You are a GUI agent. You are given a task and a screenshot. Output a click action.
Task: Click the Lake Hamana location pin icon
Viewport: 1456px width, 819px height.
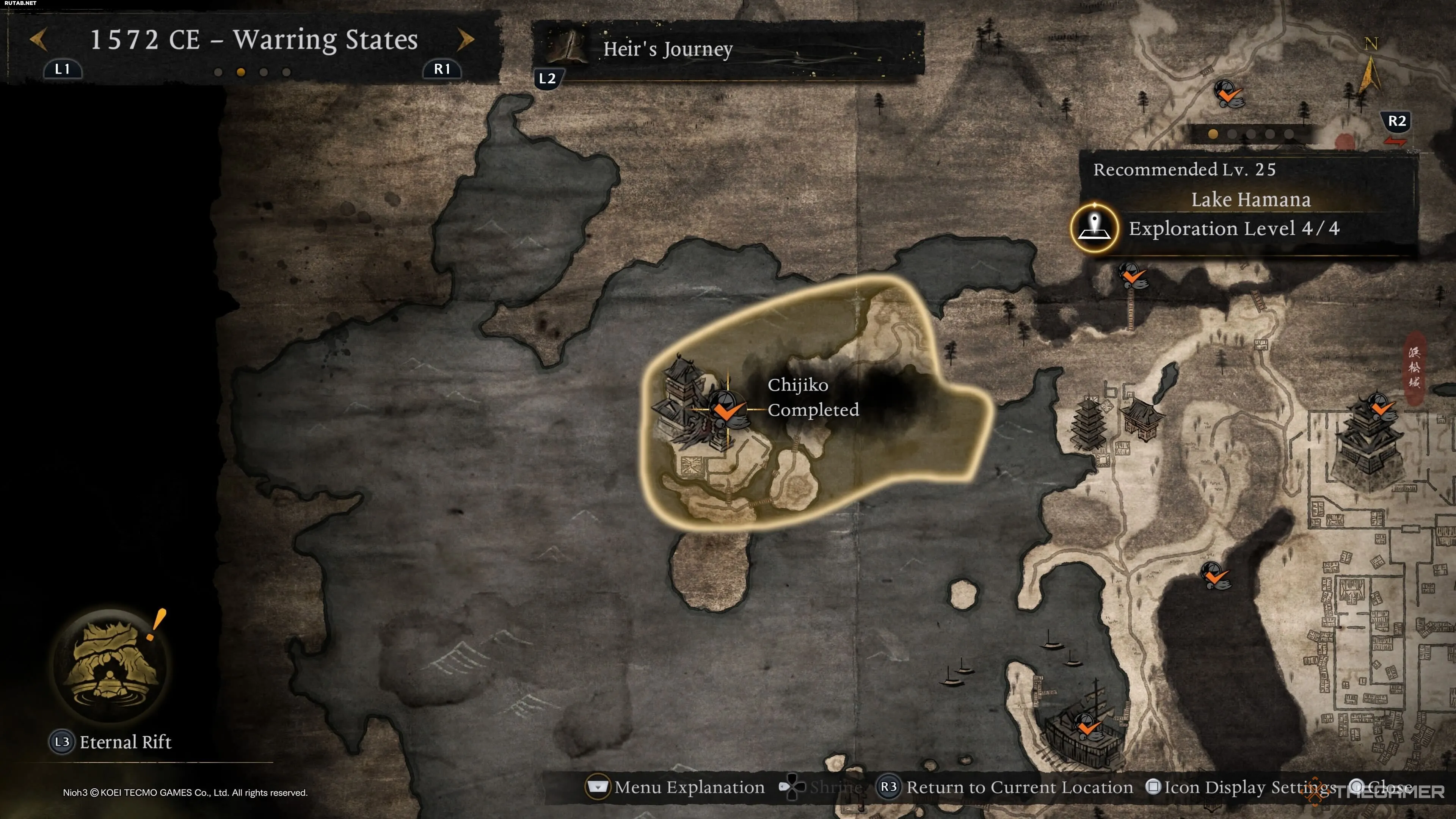(1094, 228)
